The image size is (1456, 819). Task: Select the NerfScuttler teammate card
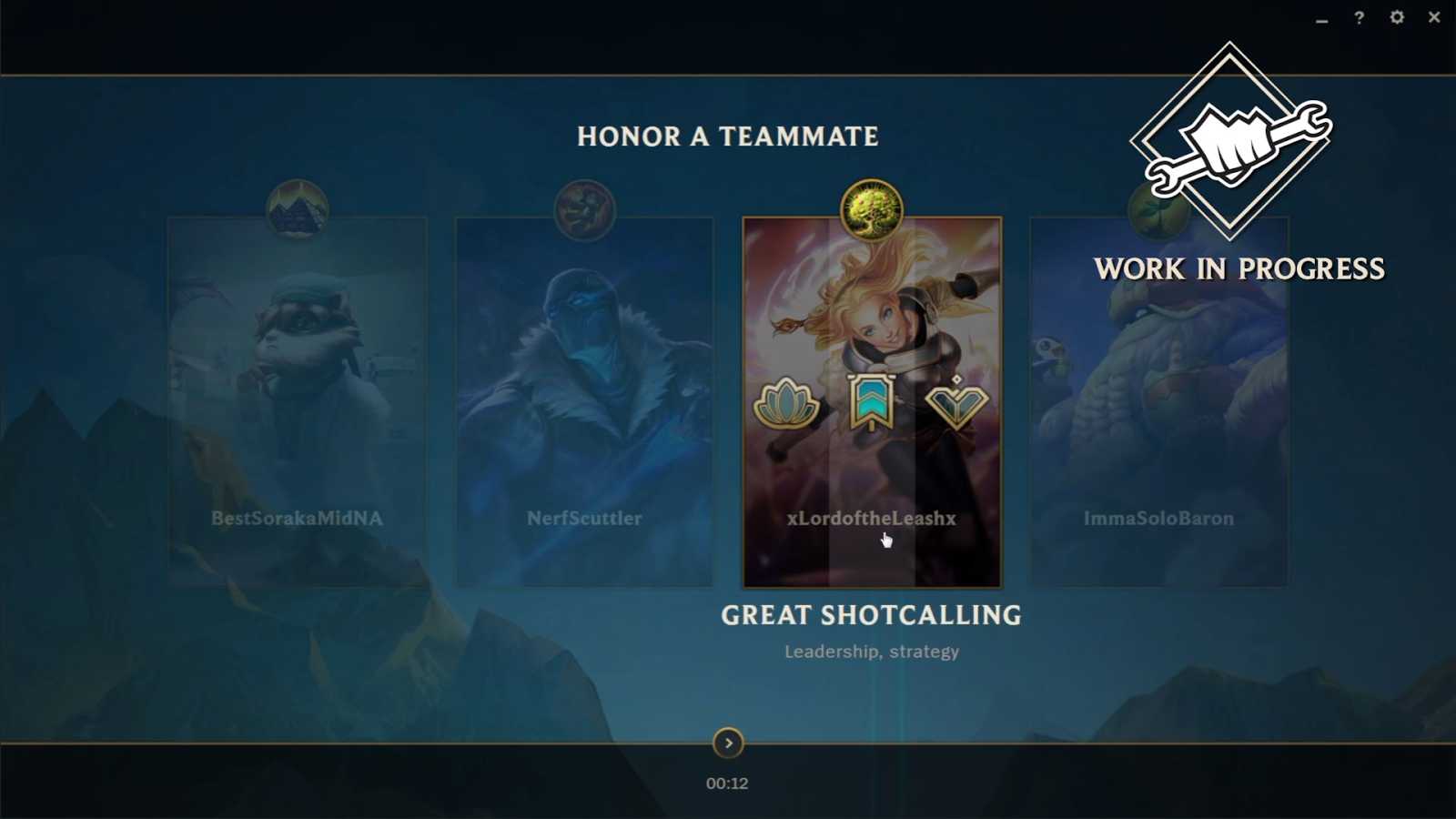pyautogui.click(x=585, y=400)
